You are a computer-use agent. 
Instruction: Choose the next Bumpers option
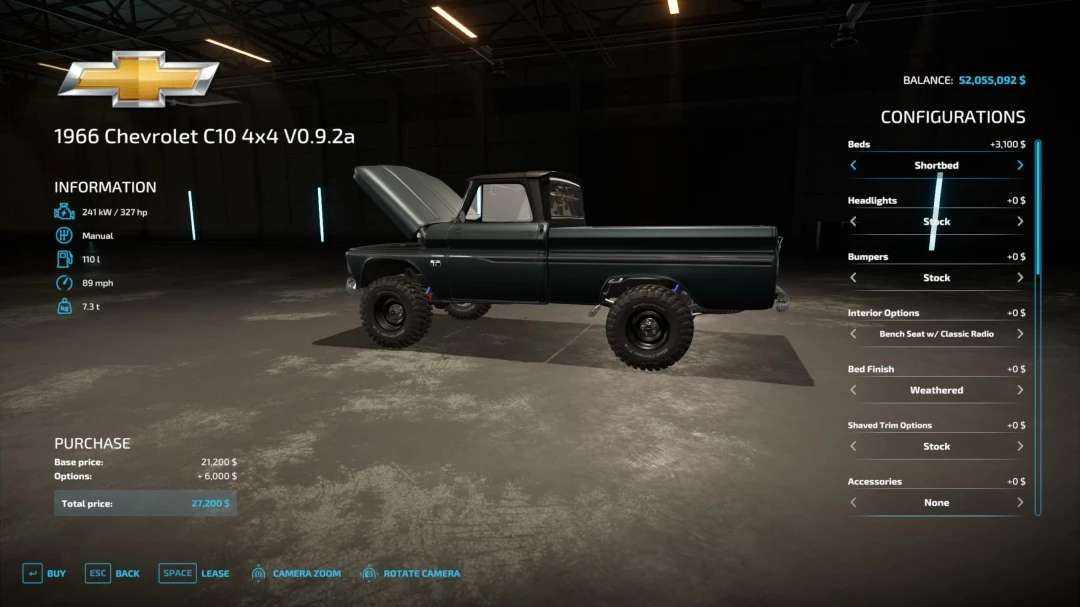click(x=1020, y=277)
